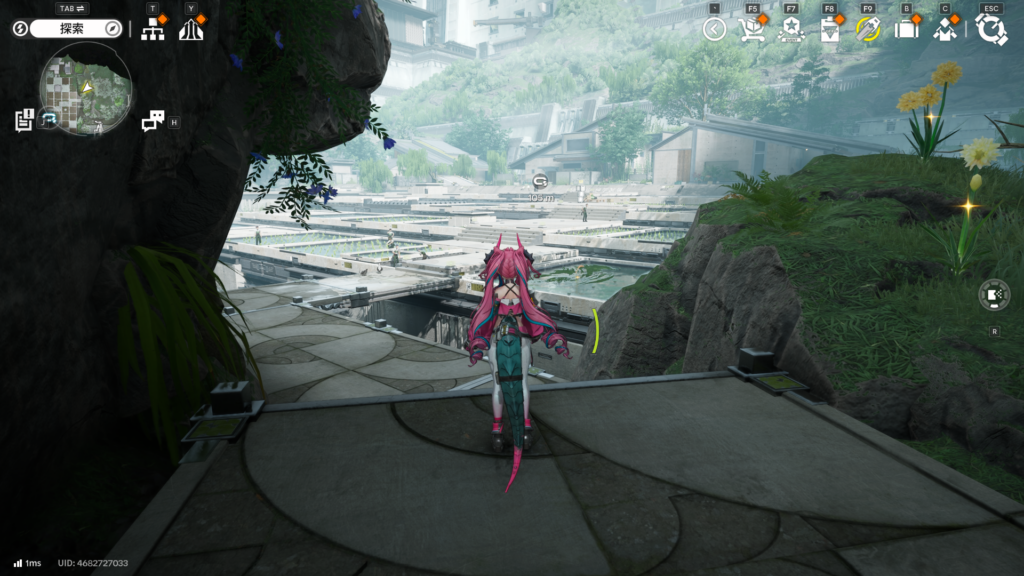Open the shopping cart store

pos(752,29)
